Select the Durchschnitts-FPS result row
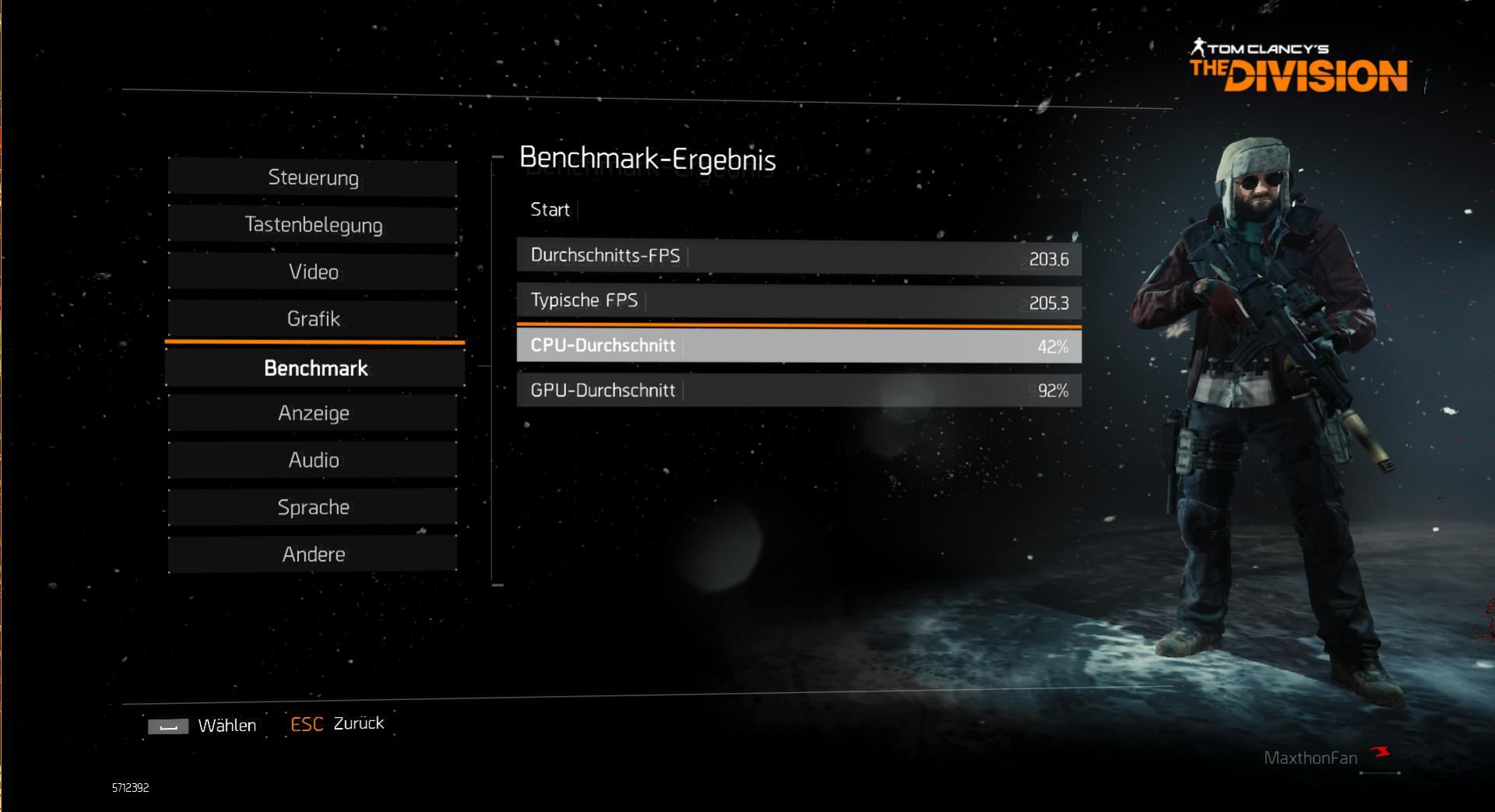 (x=798, y=257)
